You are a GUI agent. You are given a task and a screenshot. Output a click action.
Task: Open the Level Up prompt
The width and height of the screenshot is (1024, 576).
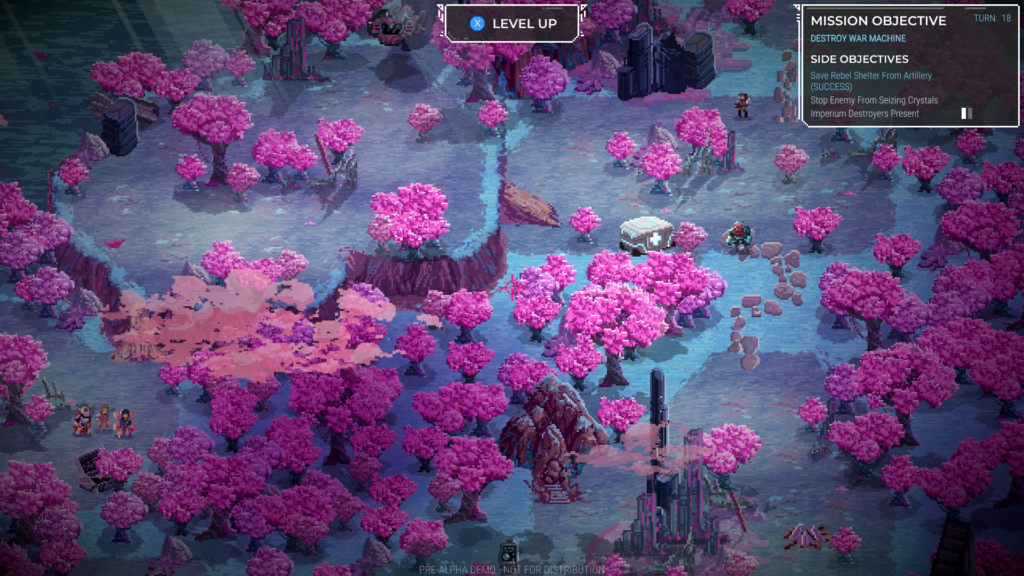pos(512,23)
